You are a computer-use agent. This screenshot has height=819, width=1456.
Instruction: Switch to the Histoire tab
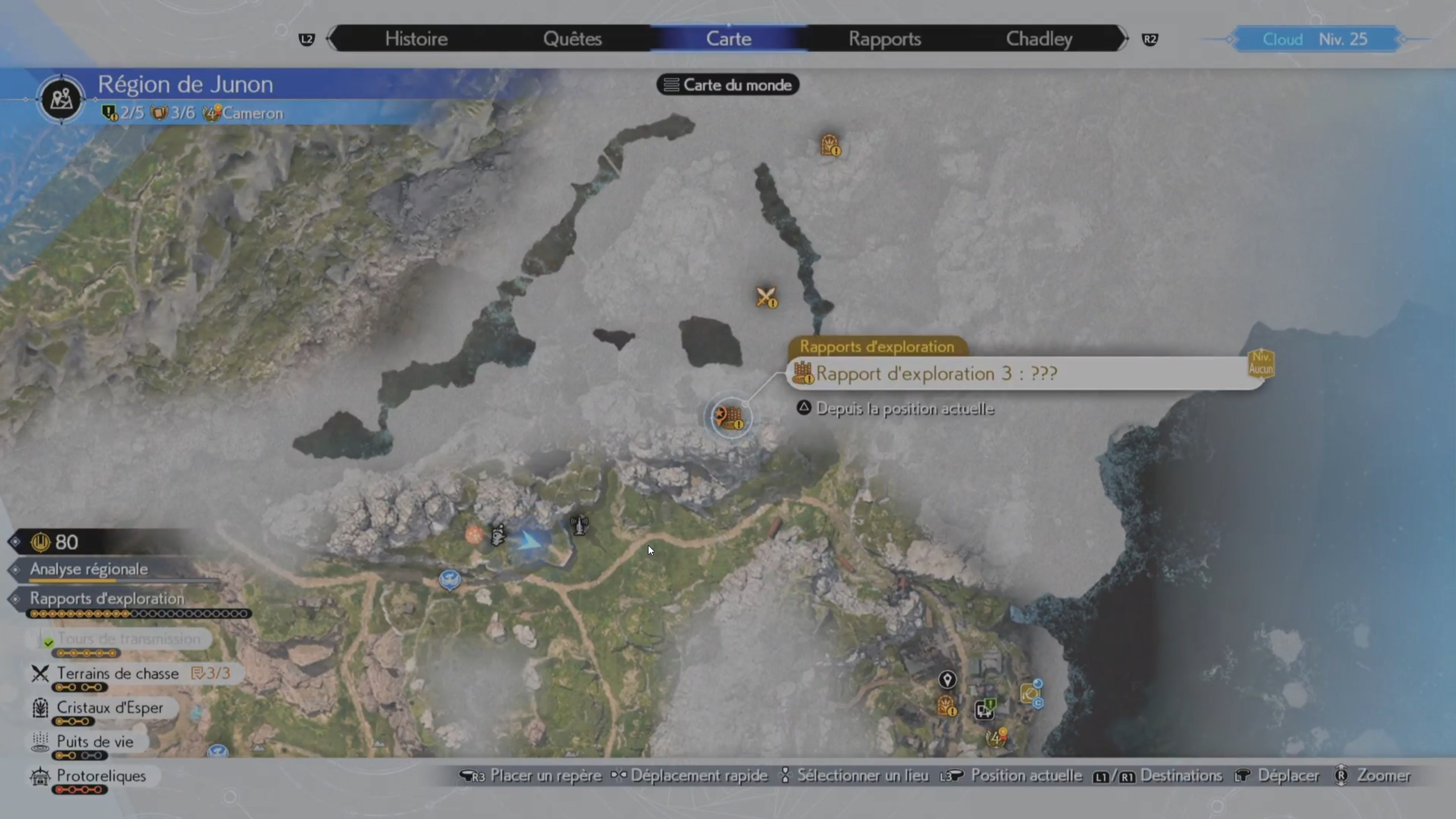pos(416,39)
